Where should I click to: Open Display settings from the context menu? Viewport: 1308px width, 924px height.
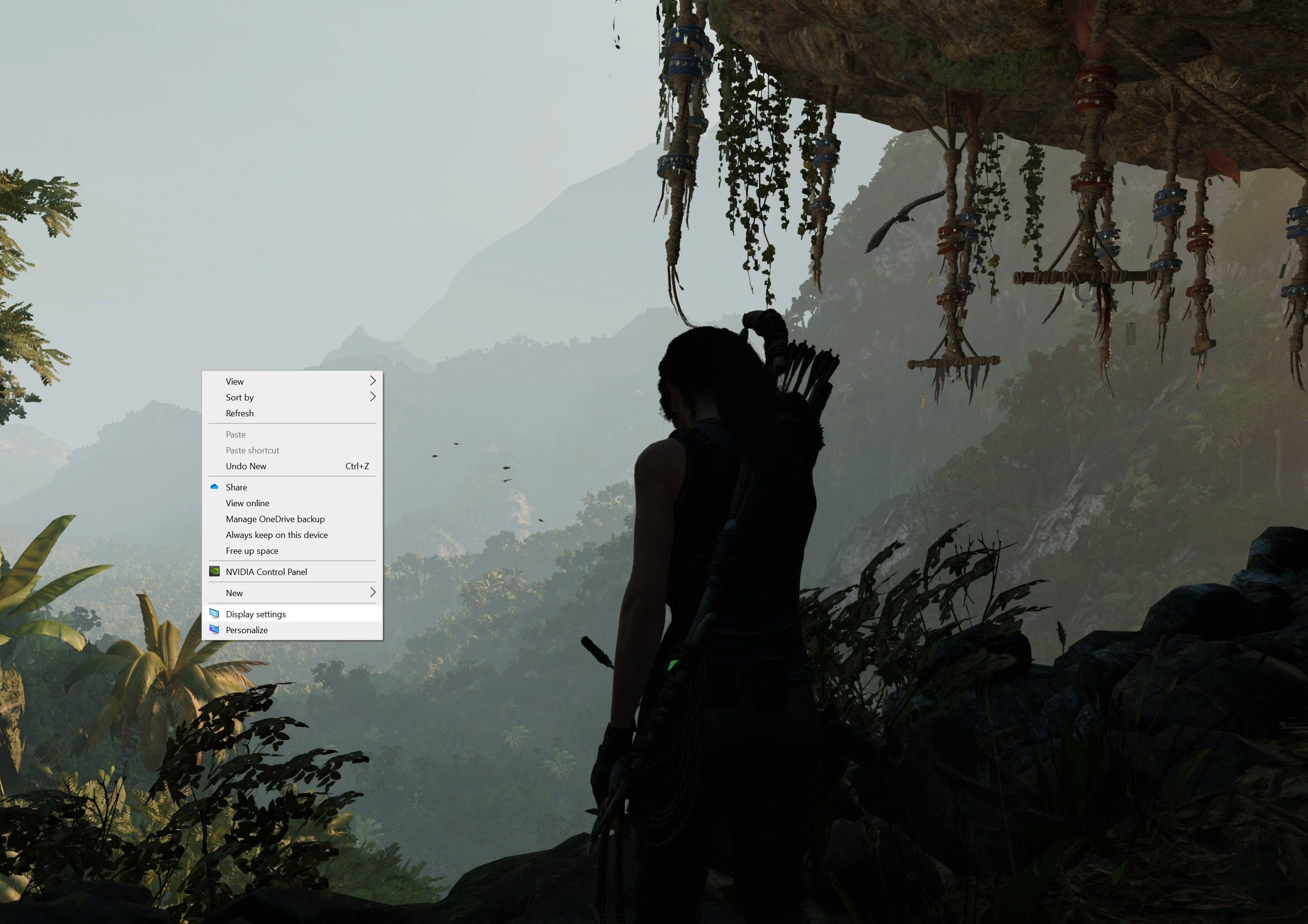(x=256, y=614)
